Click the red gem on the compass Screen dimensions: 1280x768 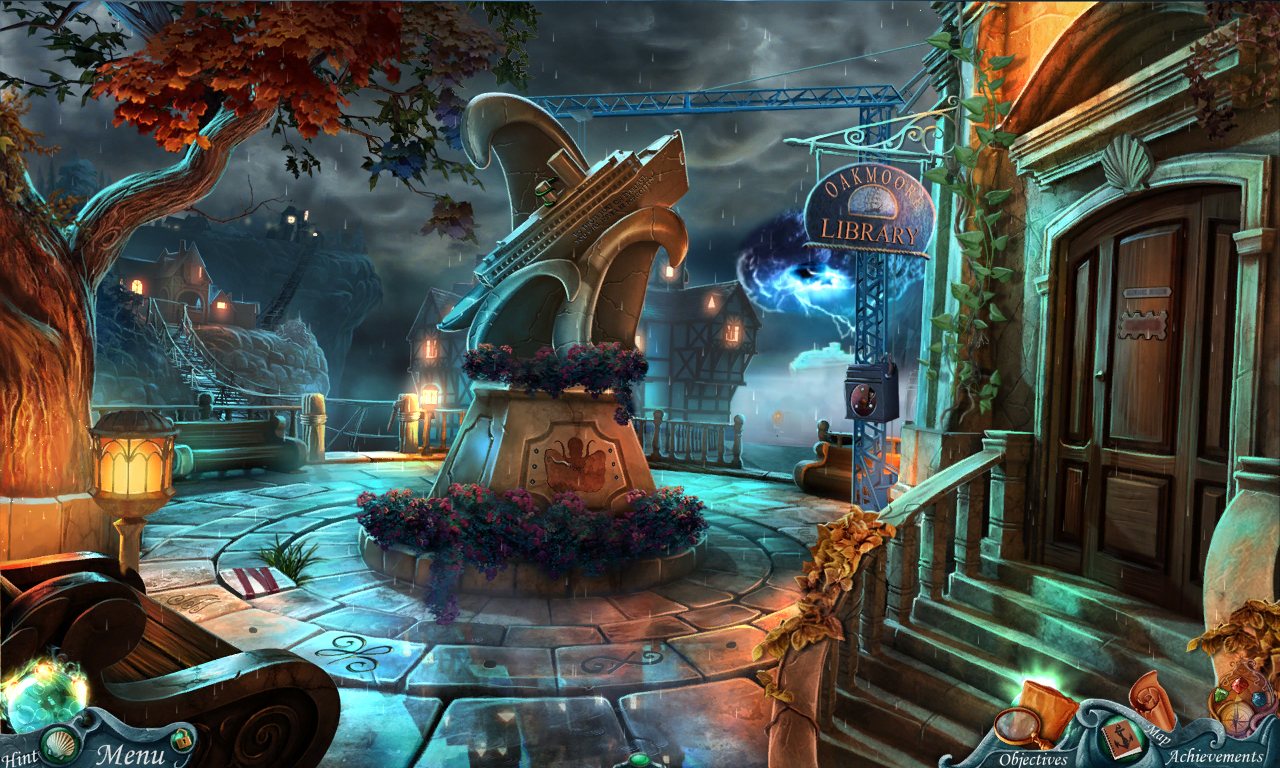pos(1238,686)
